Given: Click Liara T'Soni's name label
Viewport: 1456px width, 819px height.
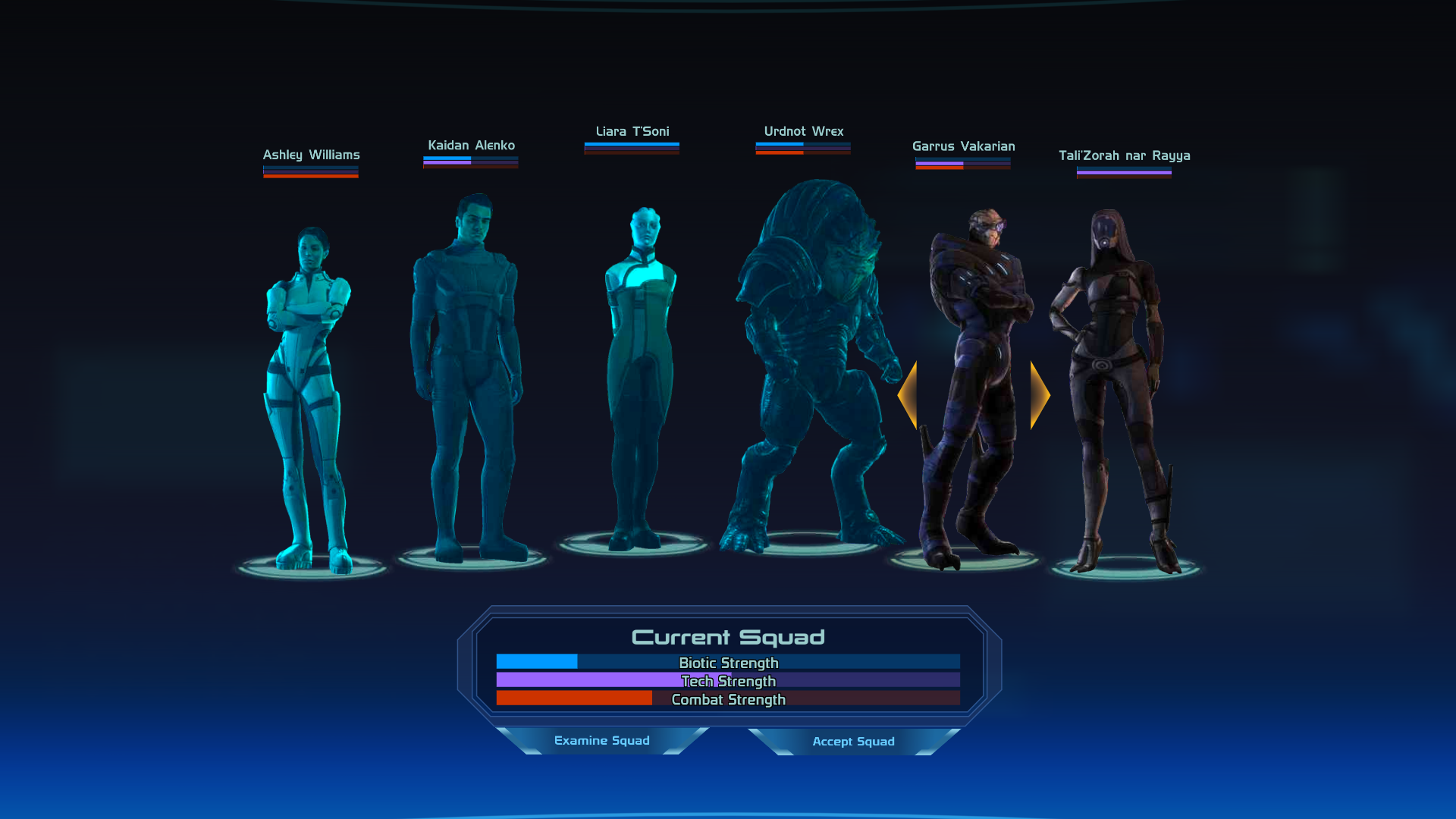Looking at the screenshot, I should point(632,130).
